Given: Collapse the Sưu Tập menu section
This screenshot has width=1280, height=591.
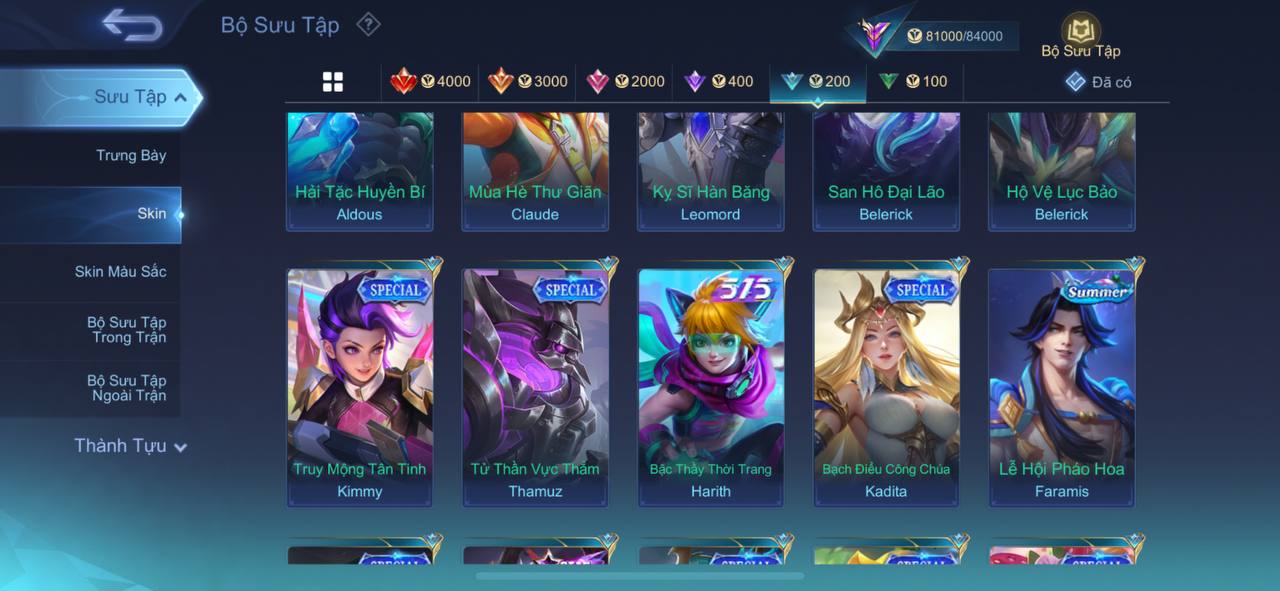Looking at the screenshot, I should (180, 97).
